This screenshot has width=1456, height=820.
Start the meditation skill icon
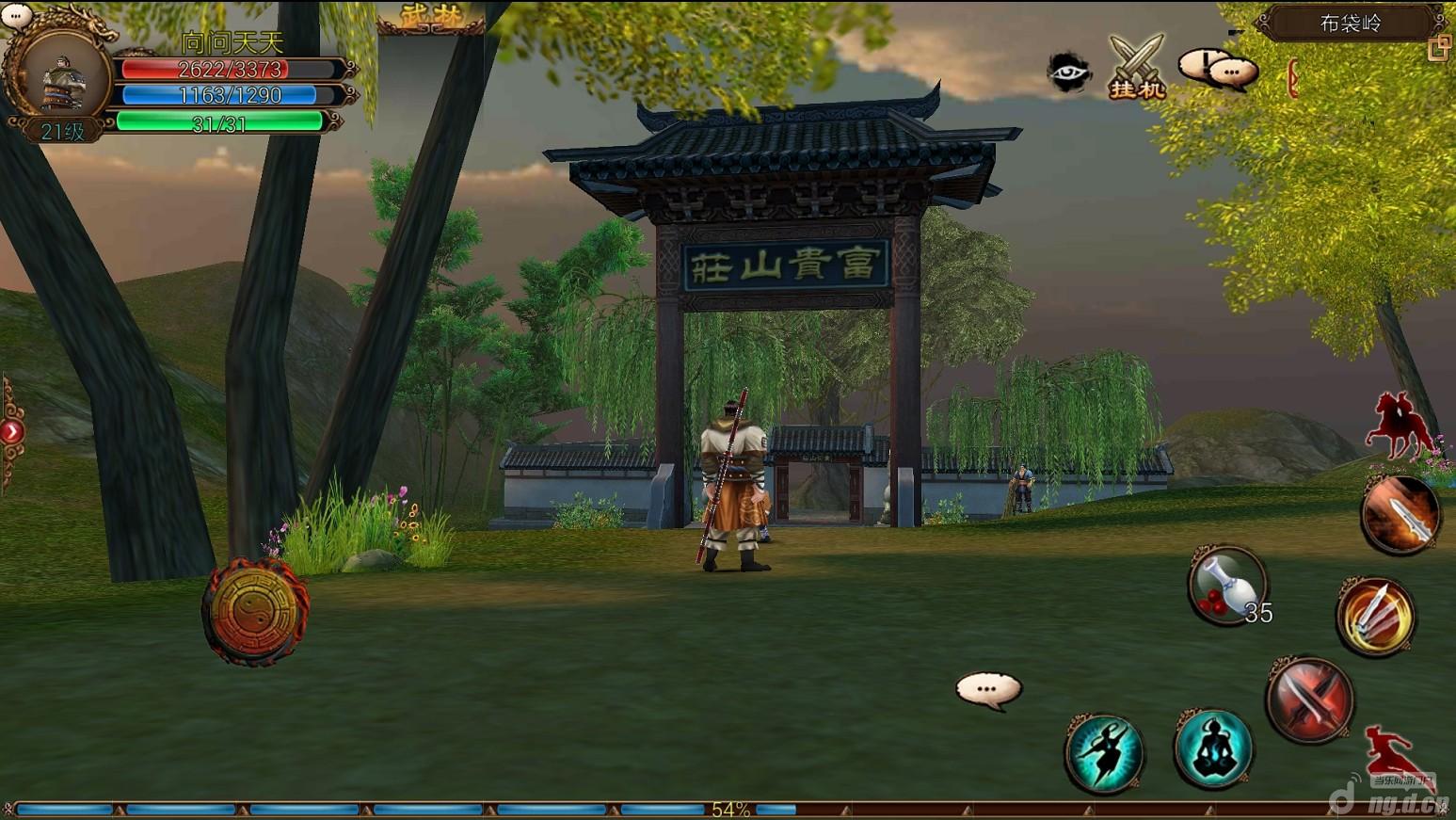1213,749
